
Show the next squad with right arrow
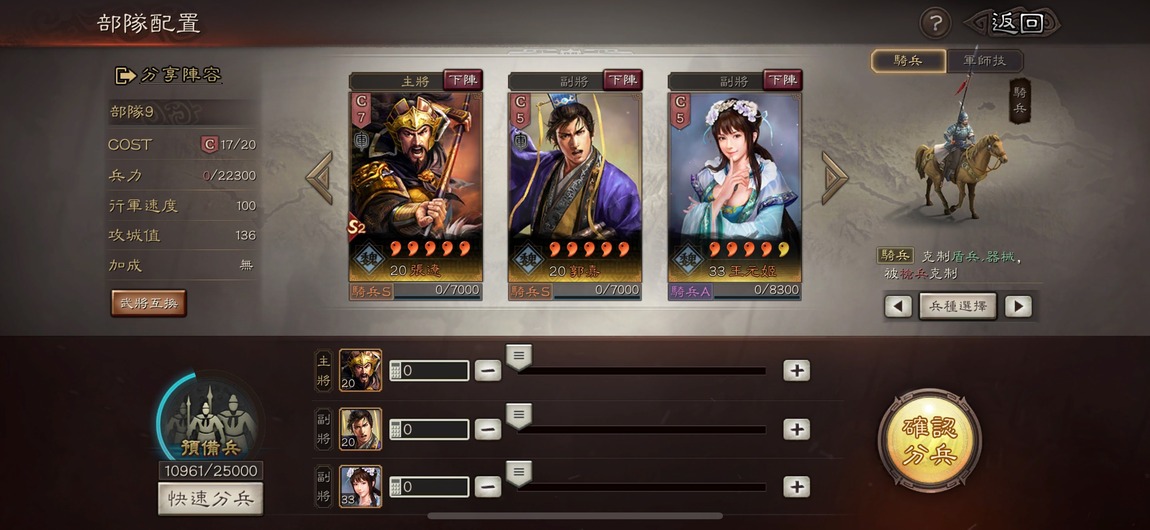point(834,178)
